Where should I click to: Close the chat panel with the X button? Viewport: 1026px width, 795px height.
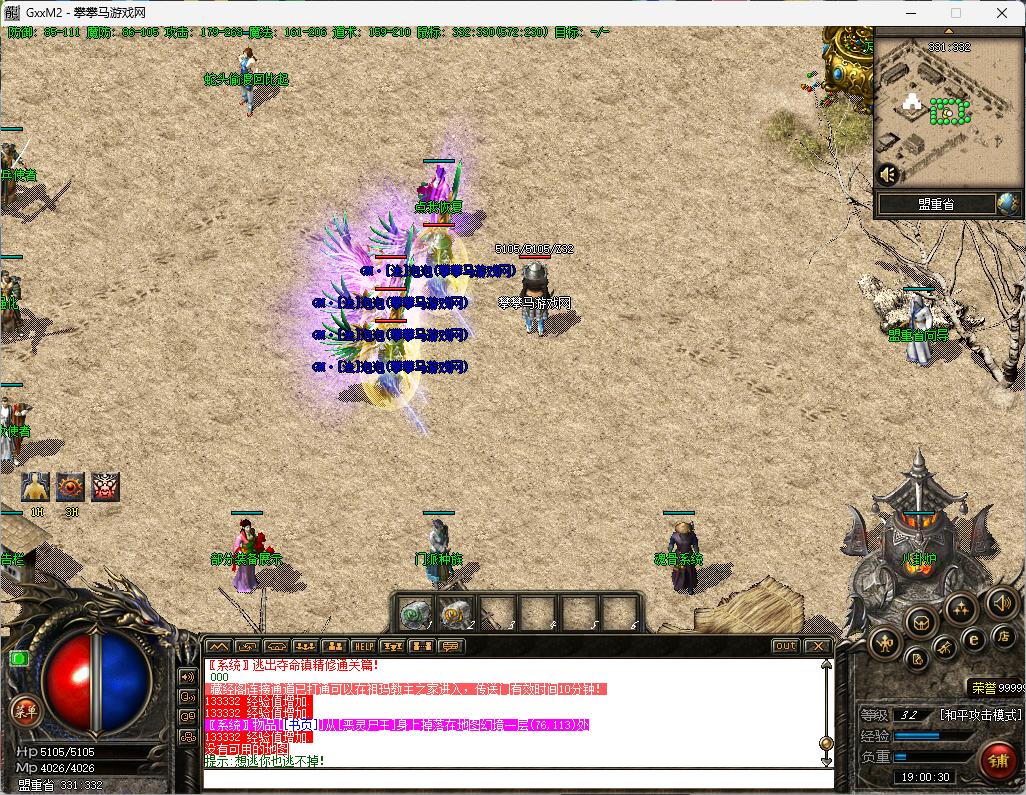pos(817,646)
